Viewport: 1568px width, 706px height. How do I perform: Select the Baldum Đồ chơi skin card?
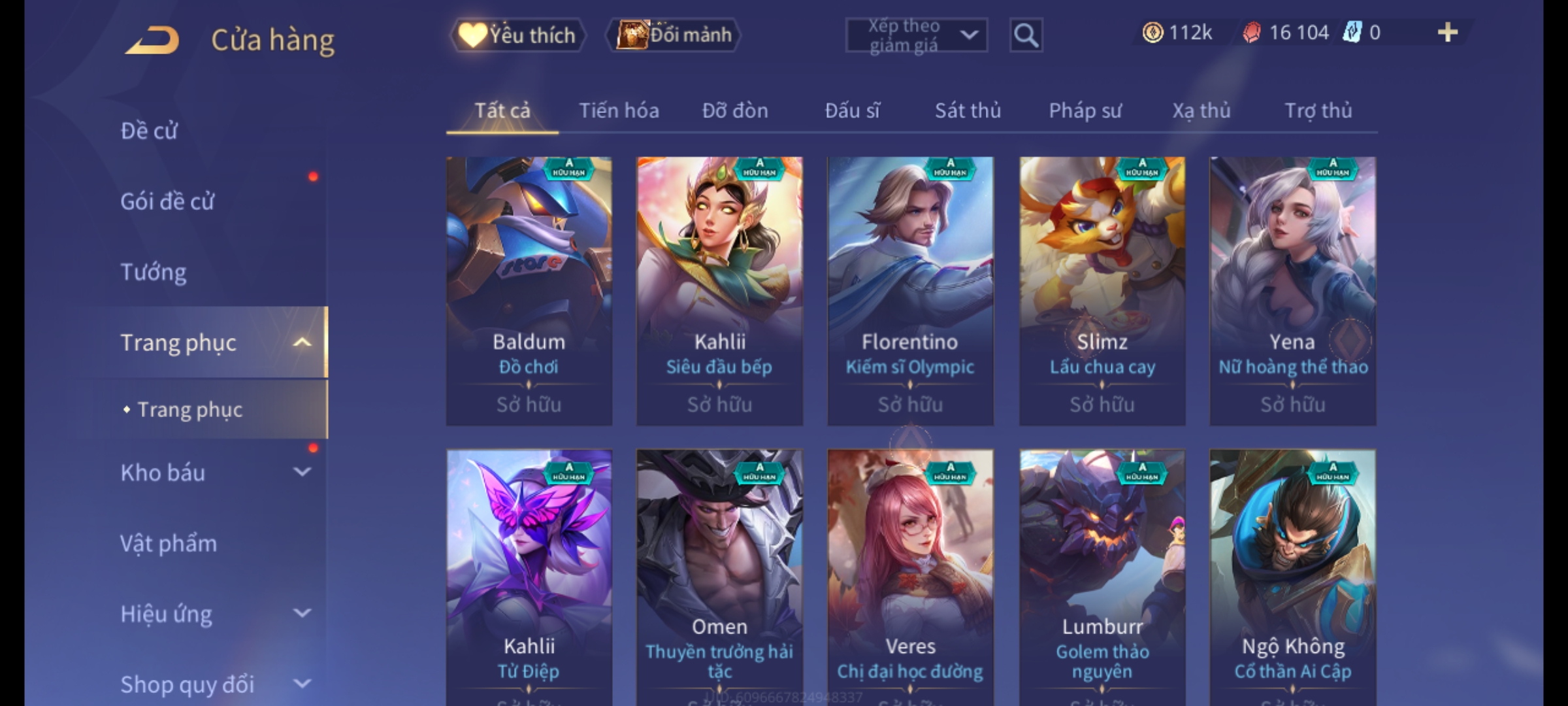click(x=529, y=291)
